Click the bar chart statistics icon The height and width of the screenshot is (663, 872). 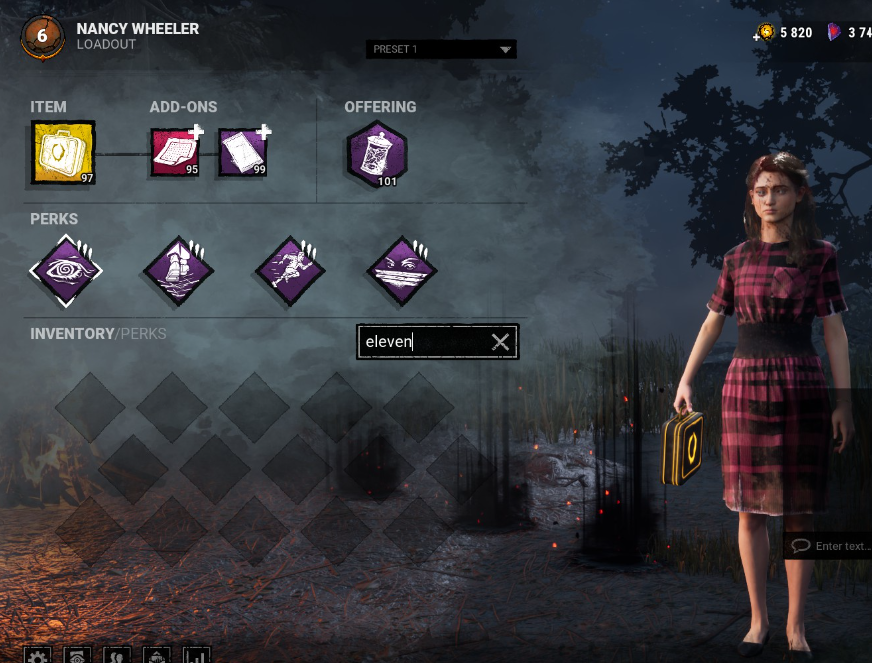pyautogui.click(x=196, y=655)
